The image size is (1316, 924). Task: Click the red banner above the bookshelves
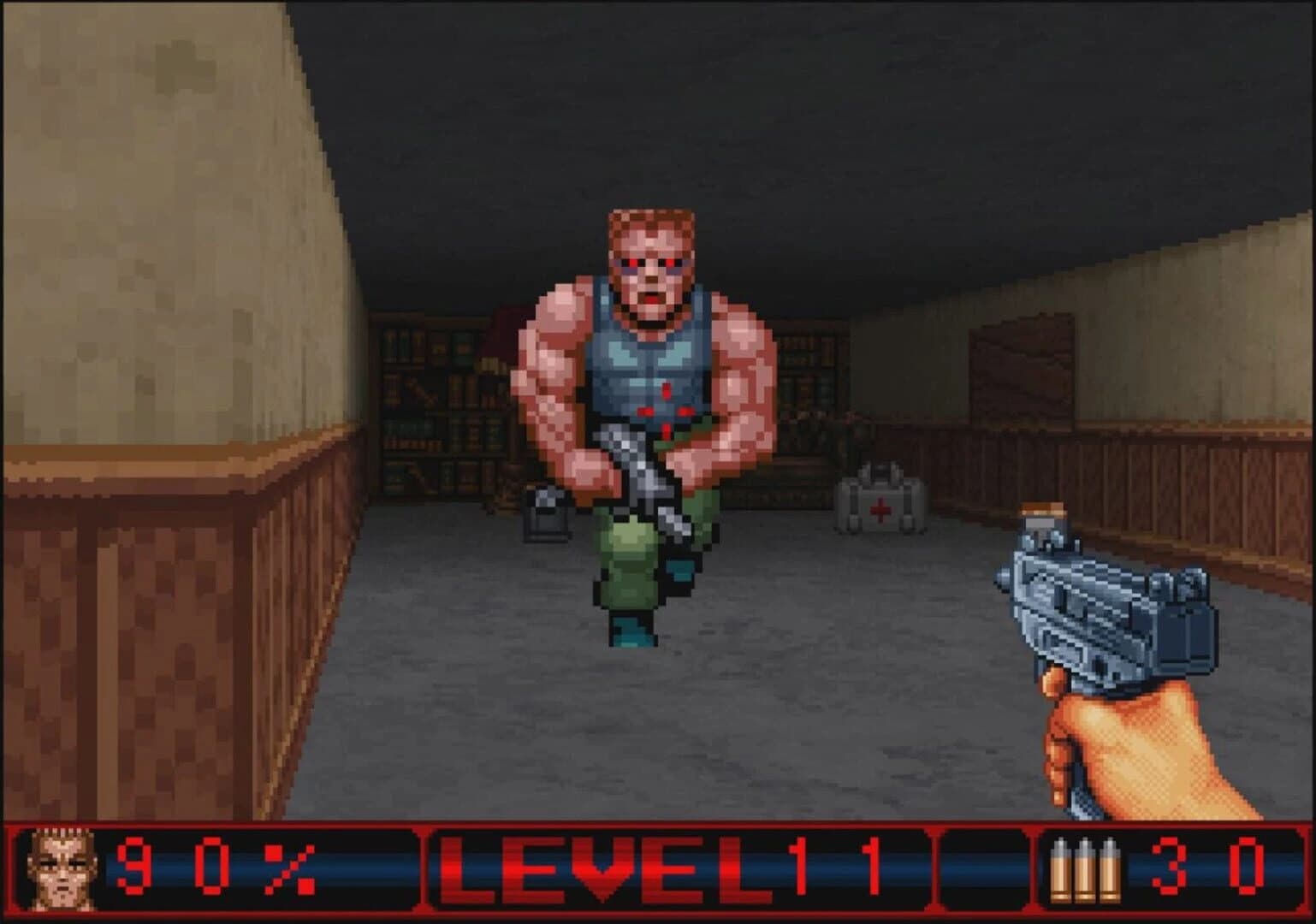[x=505, y=329]
